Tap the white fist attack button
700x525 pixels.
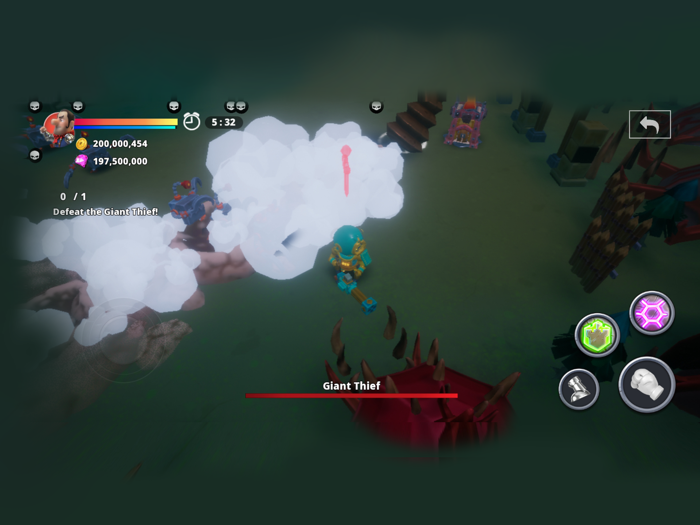point(646,384)
